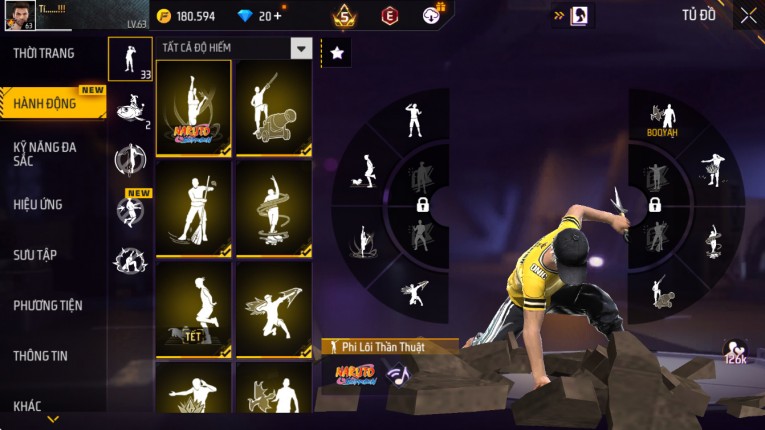Toggle the star favorites filter
The width and height of the screenshot is (765, 430).
pos(337,53)
